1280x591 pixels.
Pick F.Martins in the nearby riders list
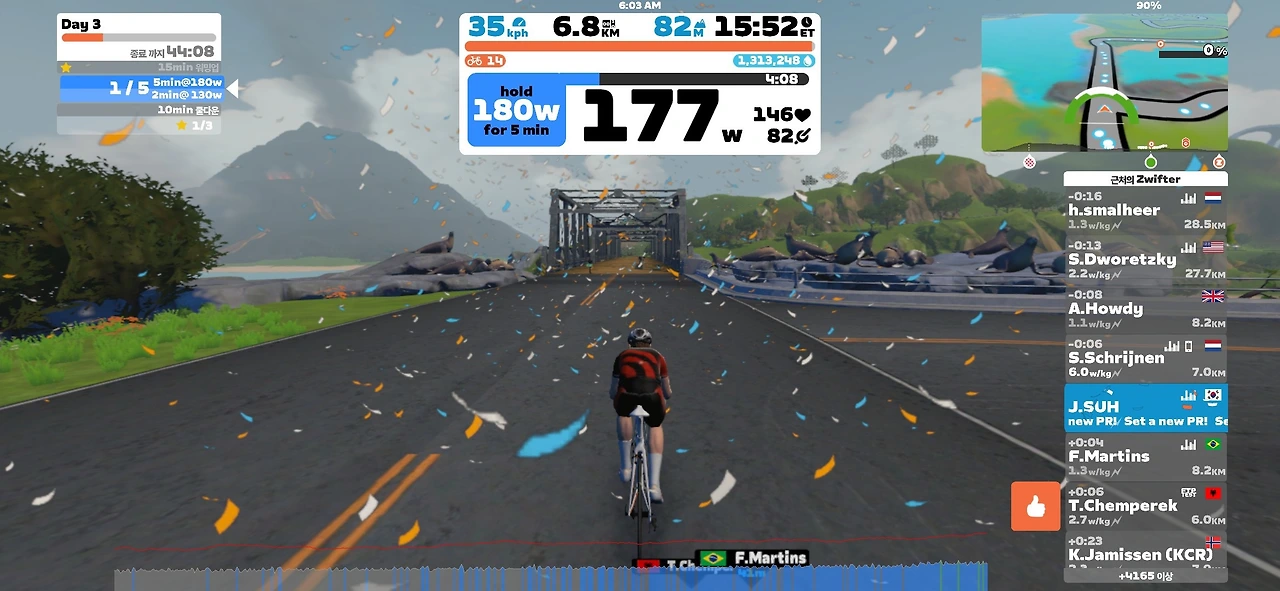[x=1145, y=457]
